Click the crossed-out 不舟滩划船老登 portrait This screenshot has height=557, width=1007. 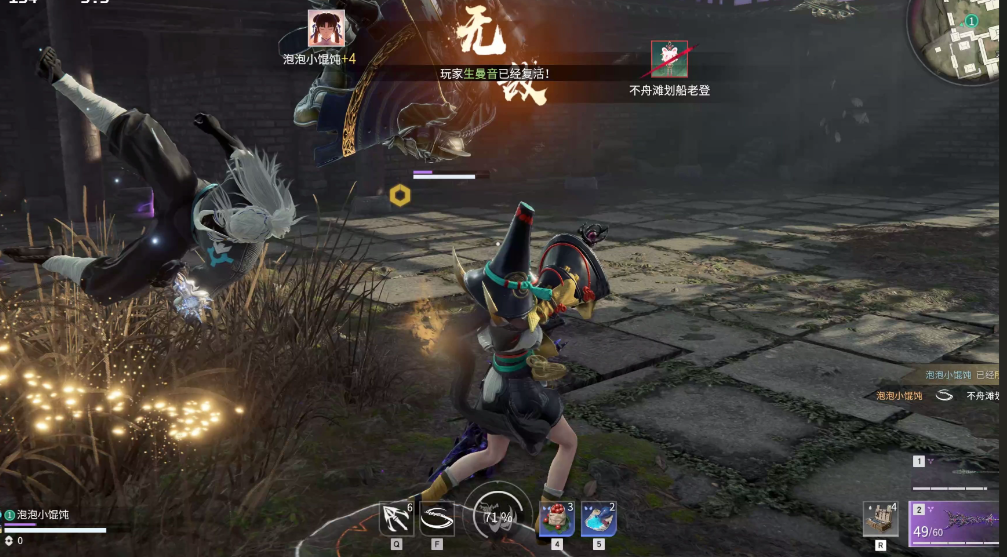(x=669, y=59)
